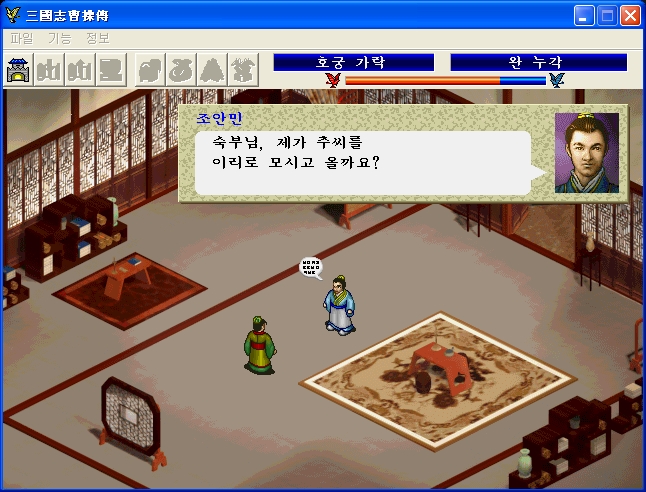
Task: Click the greyed-out scroll toolbar icon
Action: [113, 70]
